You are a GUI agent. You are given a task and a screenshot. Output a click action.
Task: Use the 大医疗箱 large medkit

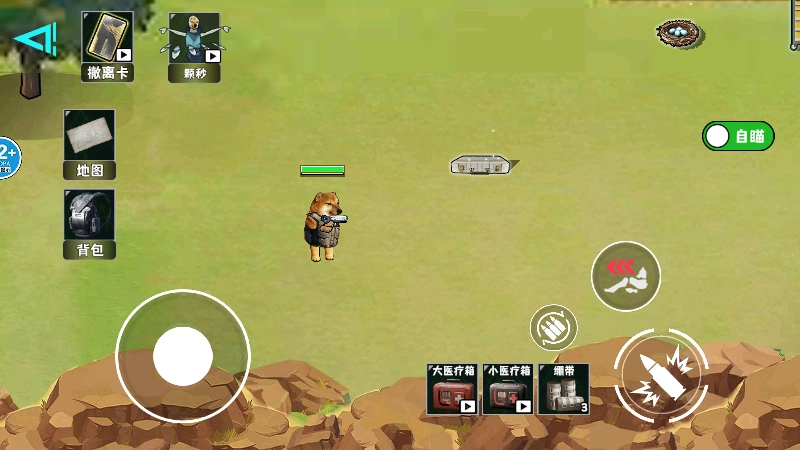(452, 389)
